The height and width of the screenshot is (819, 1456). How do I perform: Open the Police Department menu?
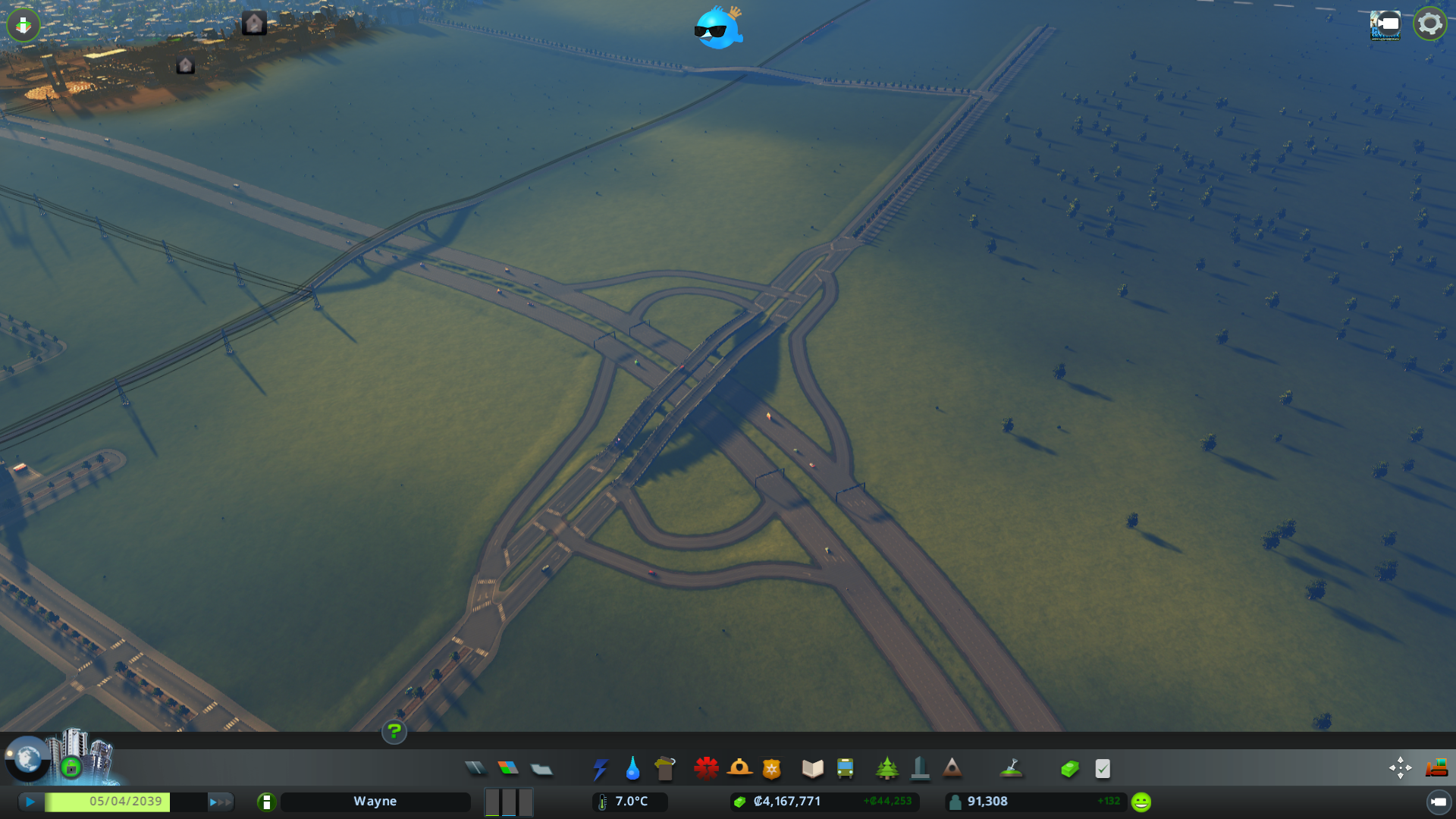tap(771, 768)
